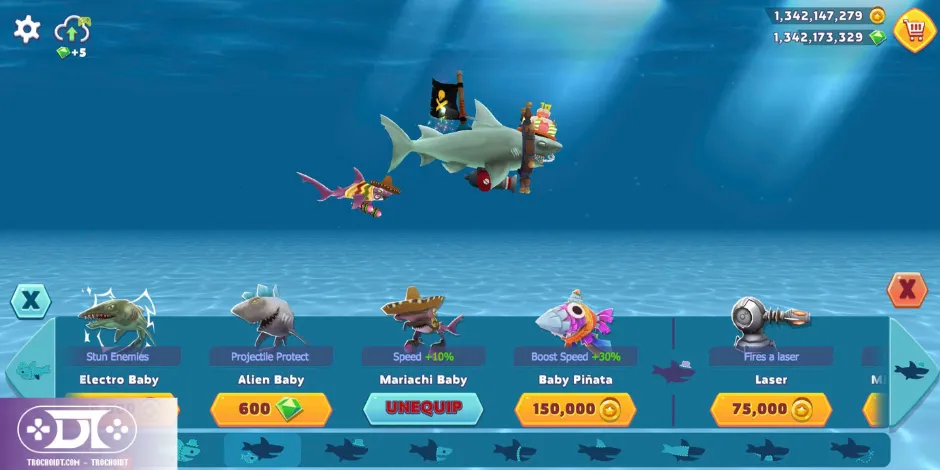The width and height of the screenshot is (940, 470).
Task: Unequip the Mariachi Baby
Action: coord(422,409)
